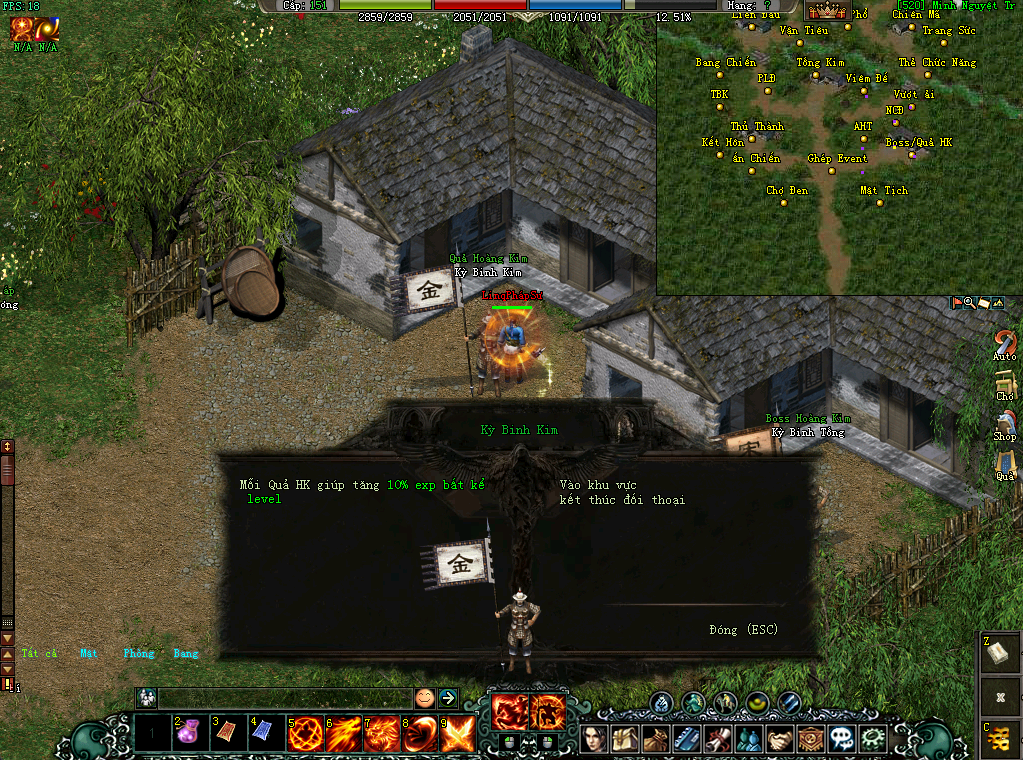The width and height of the screenshot is (1023, 760).
Task: Open the smiley emoticon picker
Action: tap(425, 698)
